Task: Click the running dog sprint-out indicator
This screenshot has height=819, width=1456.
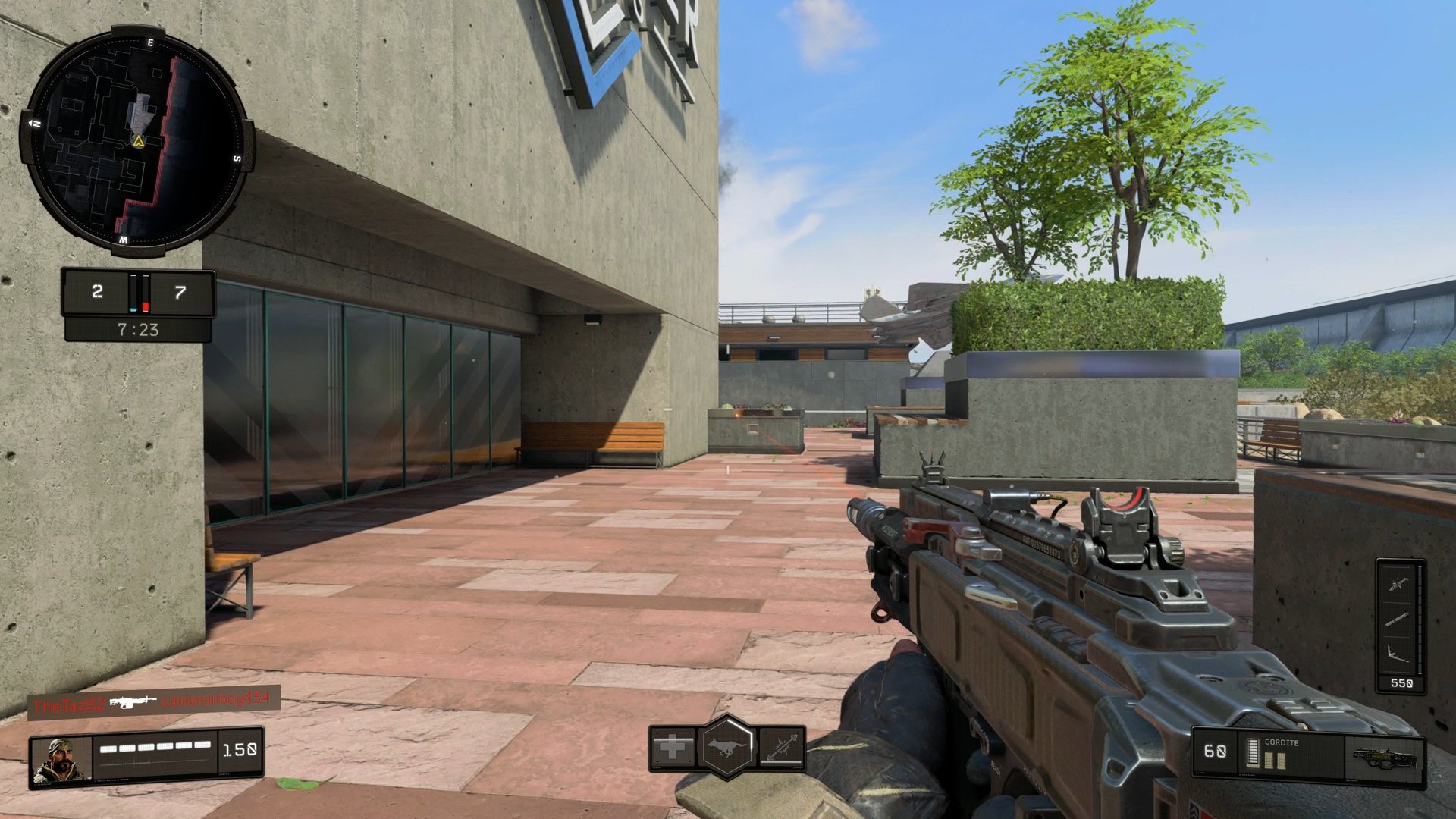Action: 726,748
